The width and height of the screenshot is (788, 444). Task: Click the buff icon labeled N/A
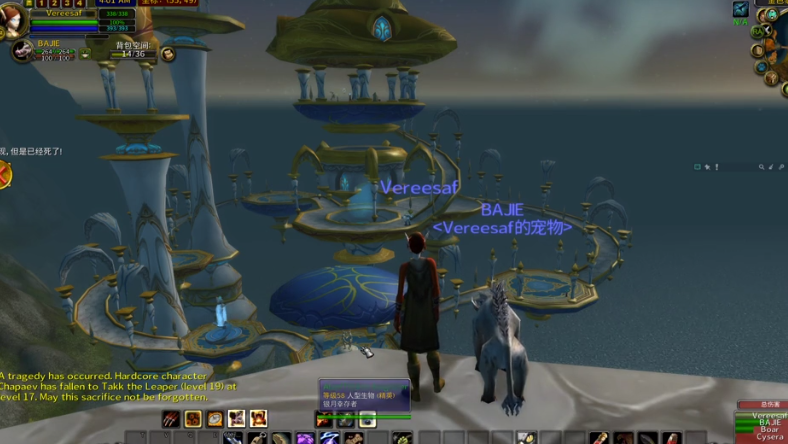(x=740, y=10)
